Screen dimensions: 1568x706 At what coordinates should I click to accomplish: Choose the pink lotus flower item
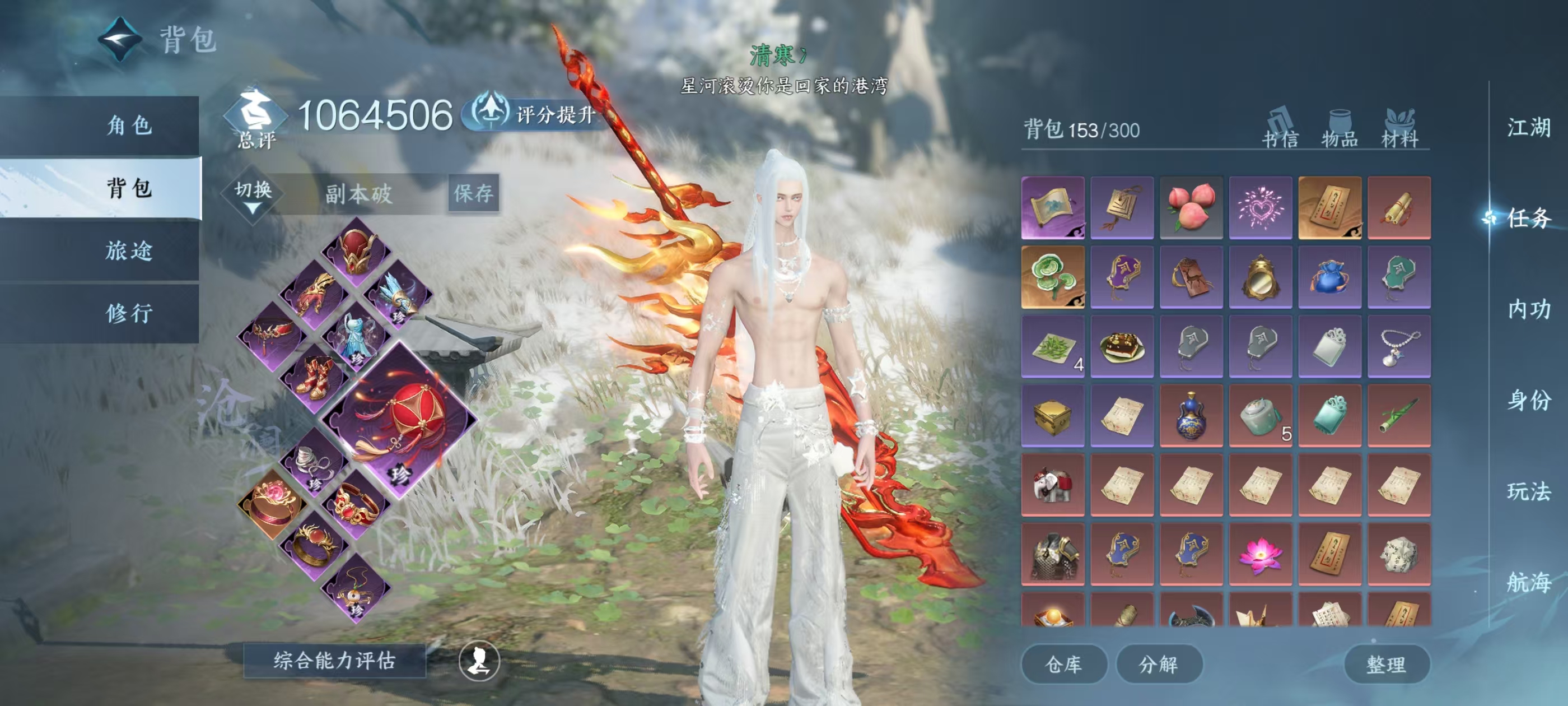tap(1260, 554)
